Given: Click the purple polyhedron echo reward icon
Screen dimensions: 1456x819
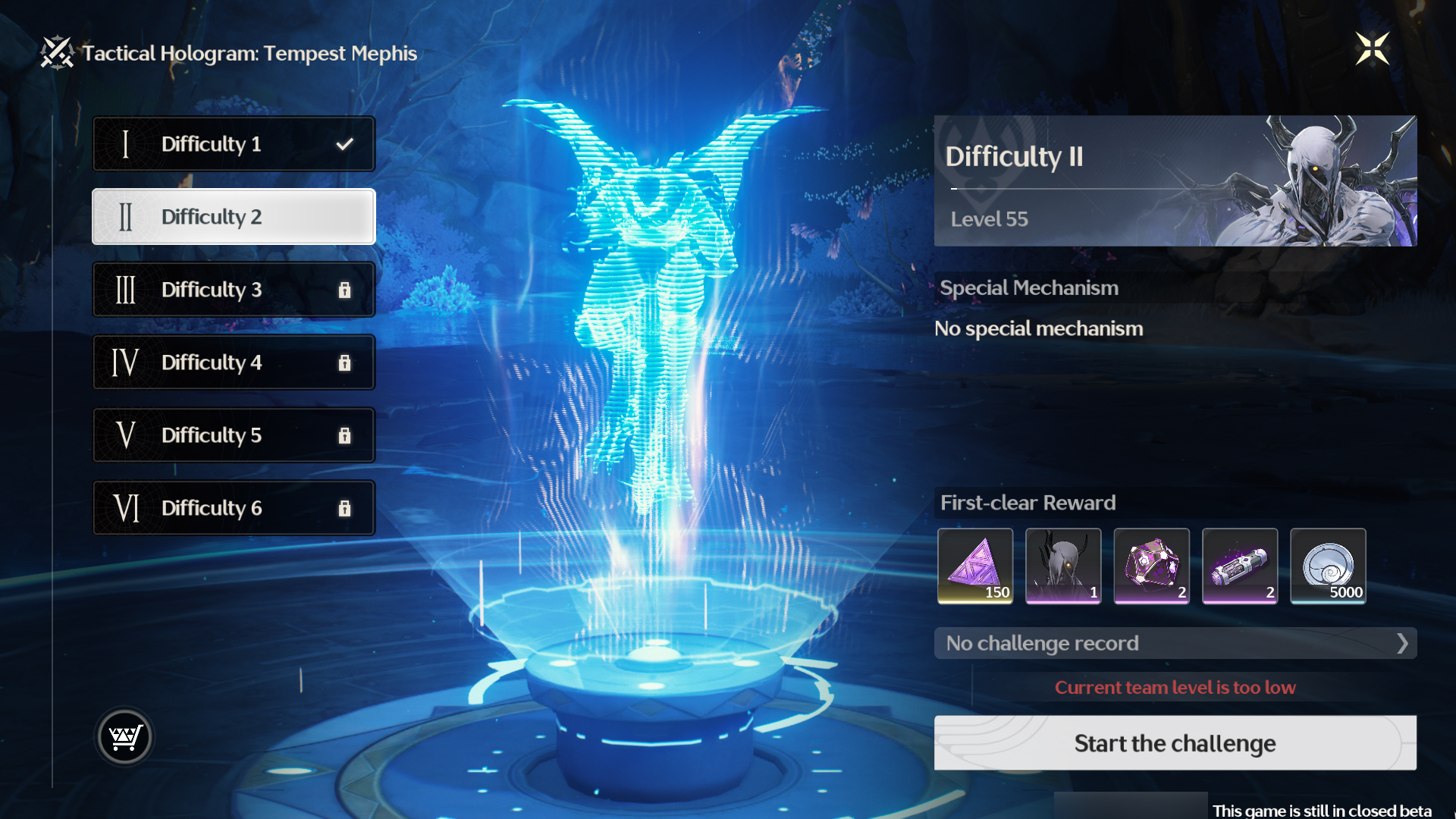Looking at the screenshot, I should (1151, 566).
